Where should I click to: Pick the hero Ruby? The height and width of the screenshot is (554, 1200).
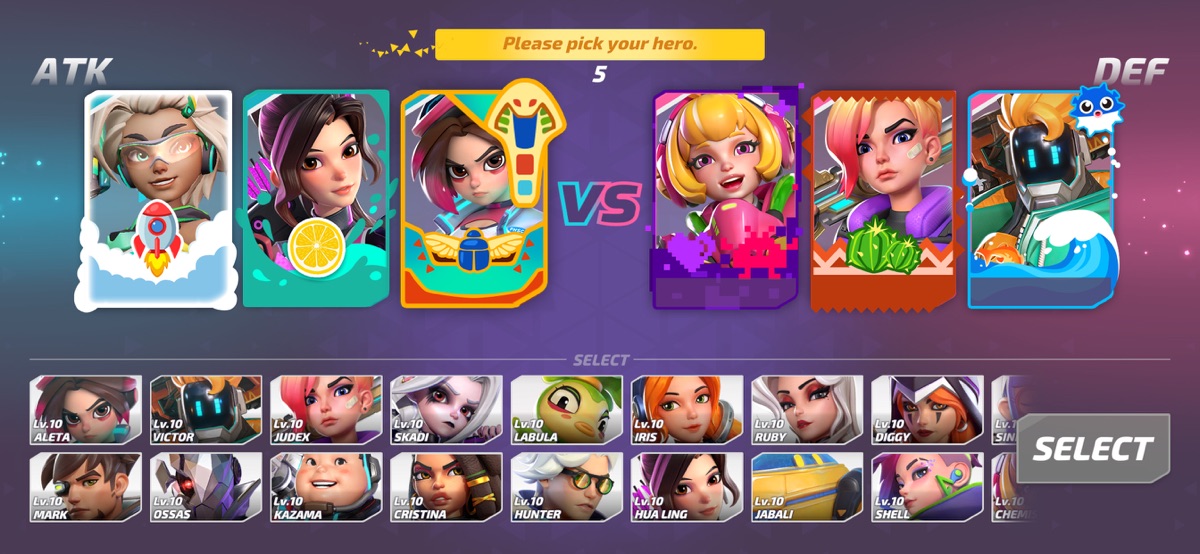[806, 410]
